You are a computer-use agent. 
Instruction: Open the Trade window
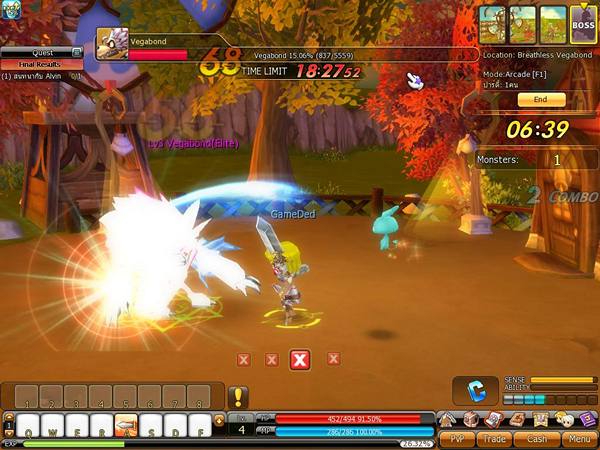click(x=497, y=438)
